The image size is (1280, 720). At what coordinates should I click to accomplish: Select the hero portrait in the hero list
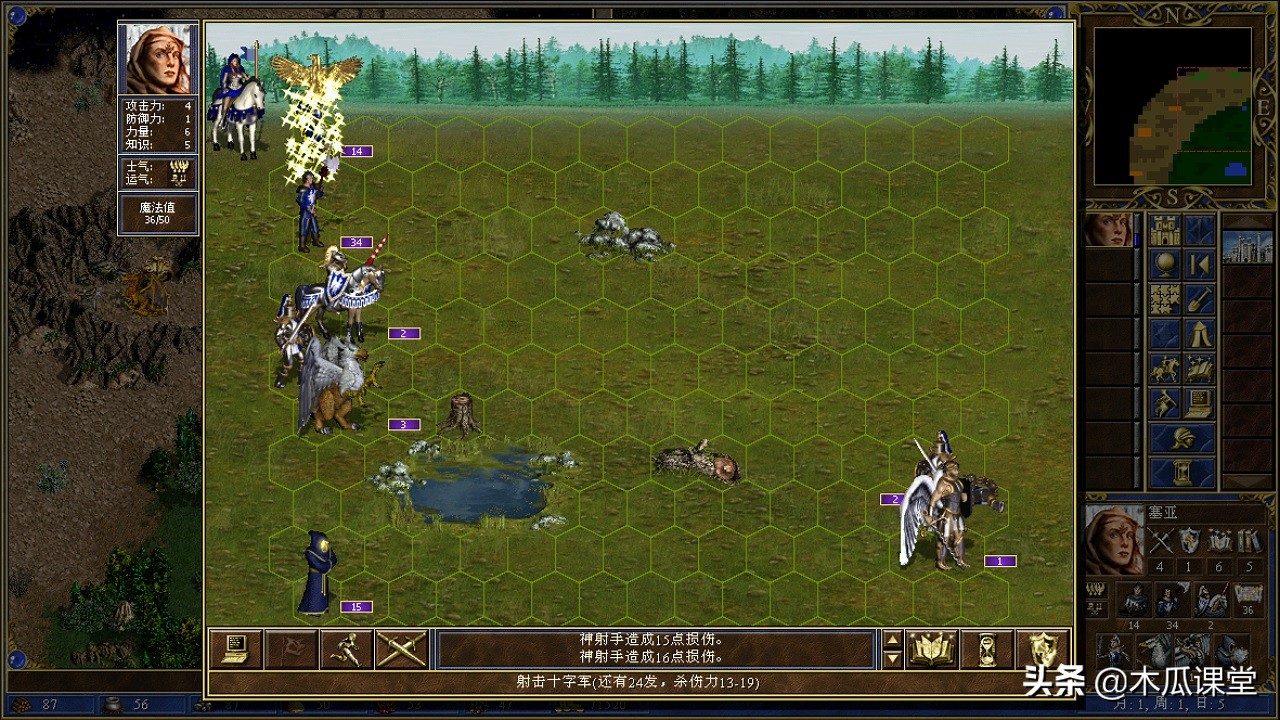(1108, 230)
